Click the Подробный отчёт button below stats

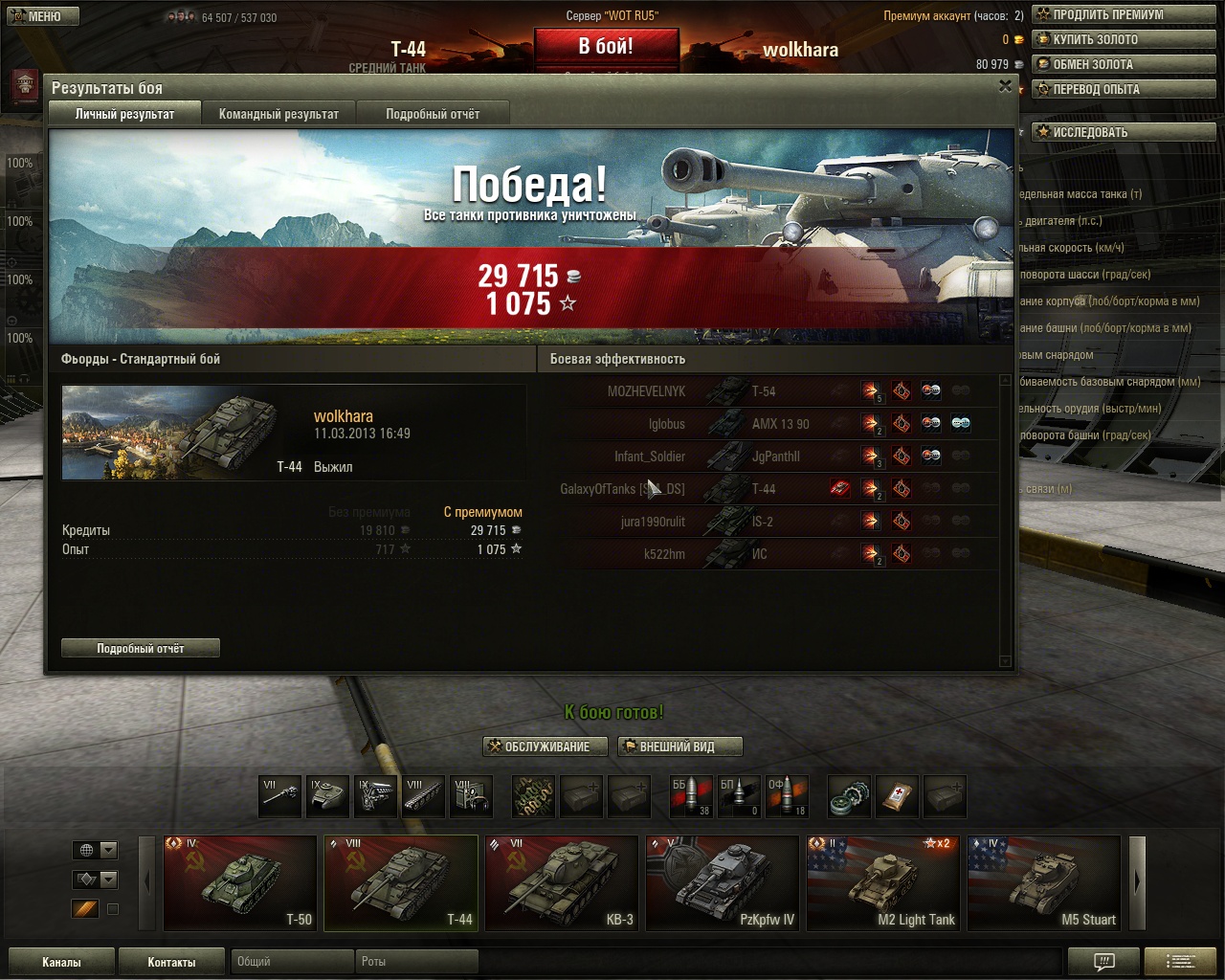pos(141,648)
